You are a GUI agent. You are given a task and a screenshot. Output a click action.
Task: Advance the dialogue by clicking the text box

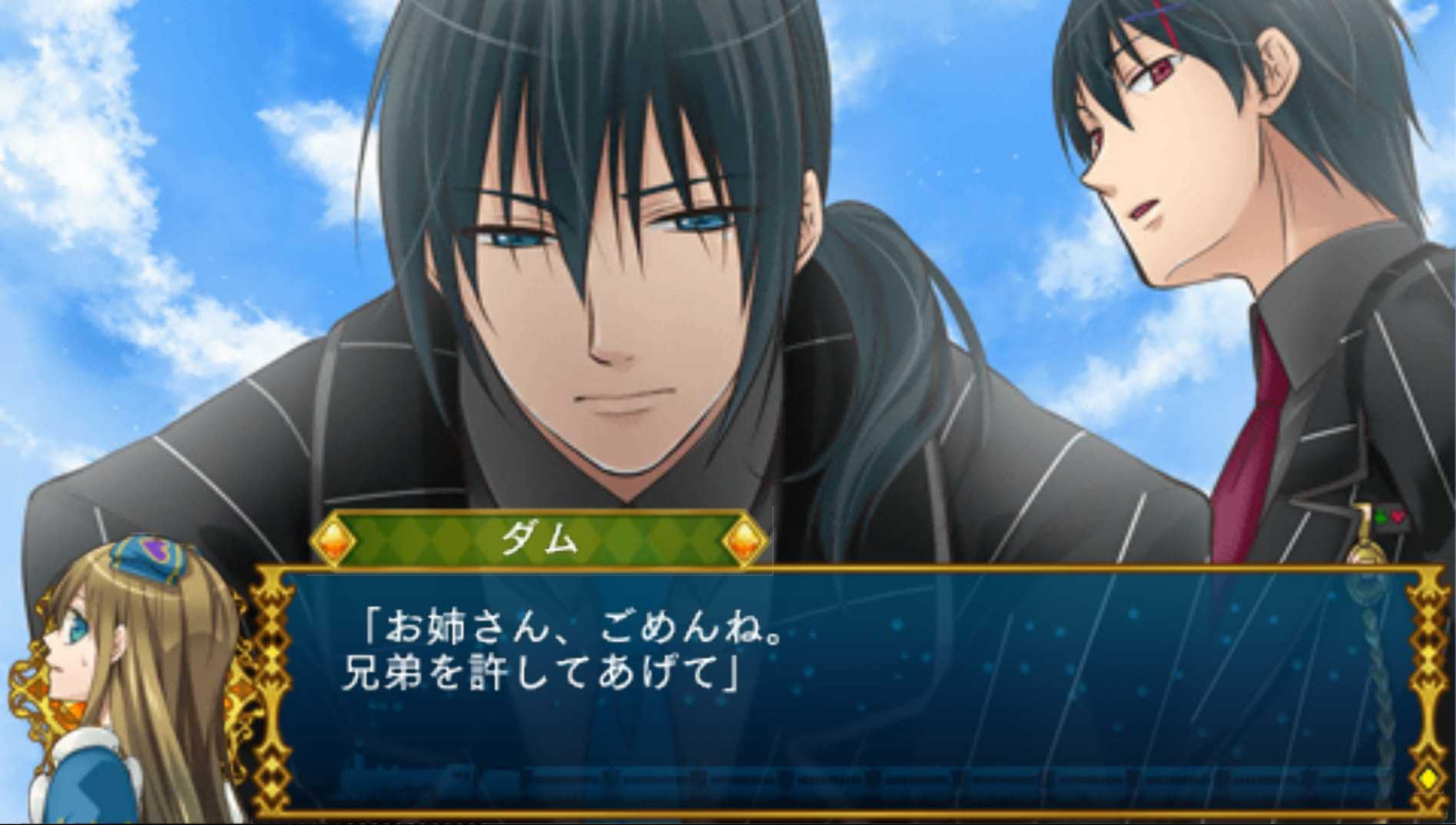pos(845,691)
